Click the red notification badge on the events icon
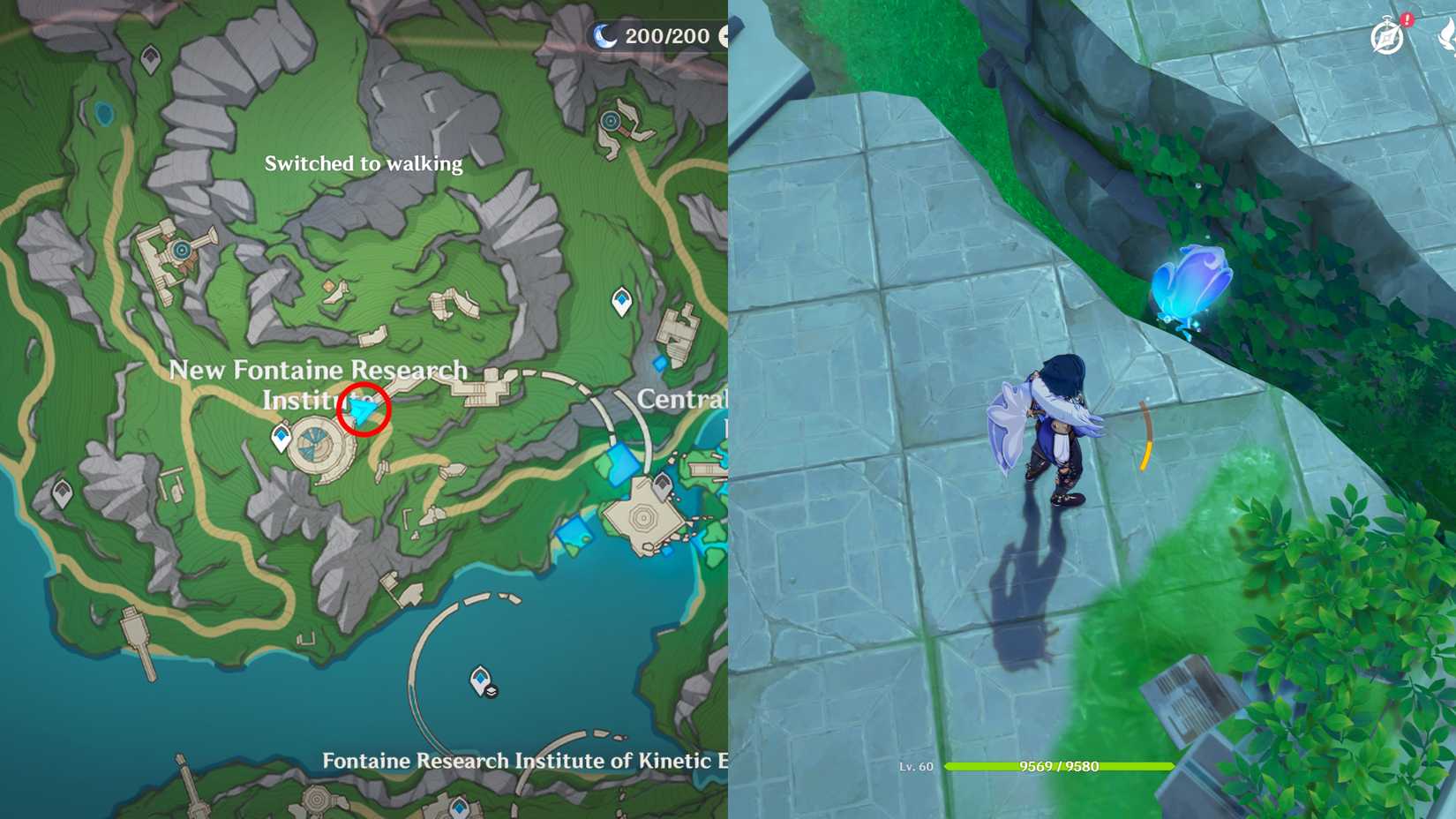 (x=1407, y=18)
